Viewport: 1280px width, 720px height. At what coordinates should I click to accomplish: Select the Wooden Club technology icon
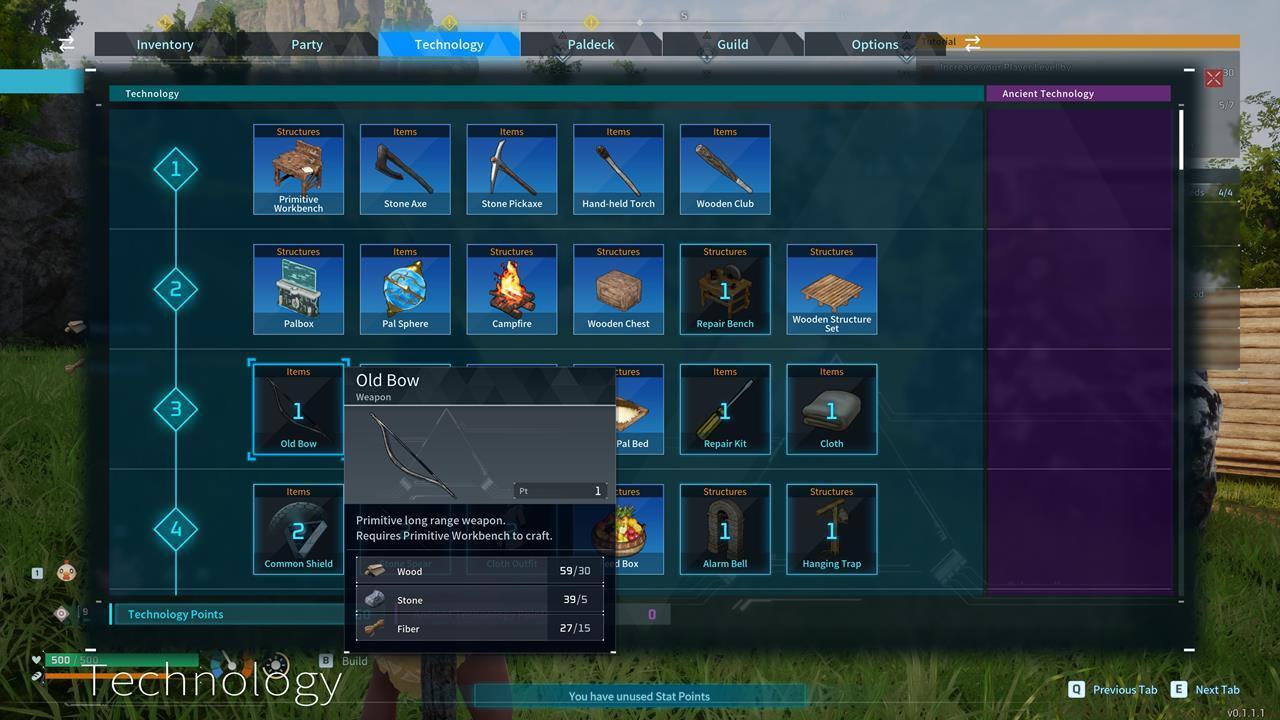[725, 168]
